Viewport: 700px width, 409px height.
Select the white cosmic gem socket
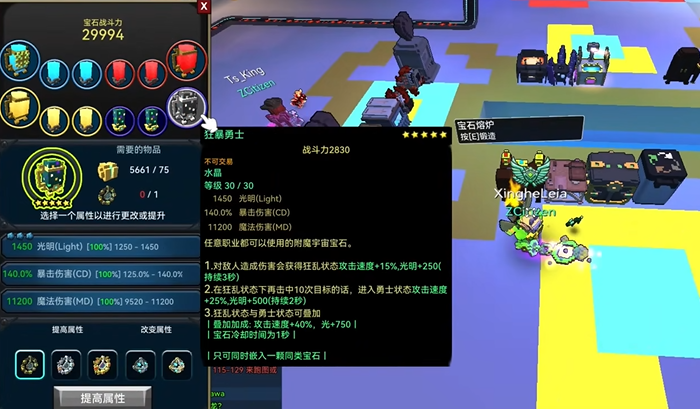tap(185, 107)
